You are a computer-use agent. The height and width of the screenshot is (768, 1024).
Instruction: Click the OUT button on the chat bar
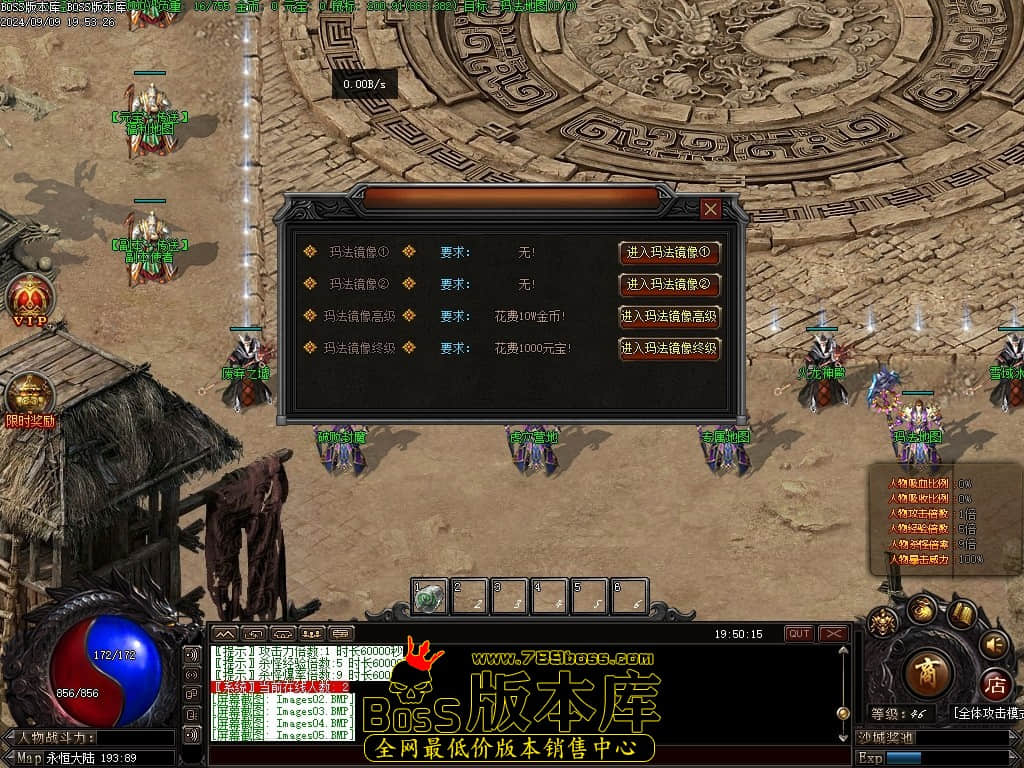[x=799, y=634]
